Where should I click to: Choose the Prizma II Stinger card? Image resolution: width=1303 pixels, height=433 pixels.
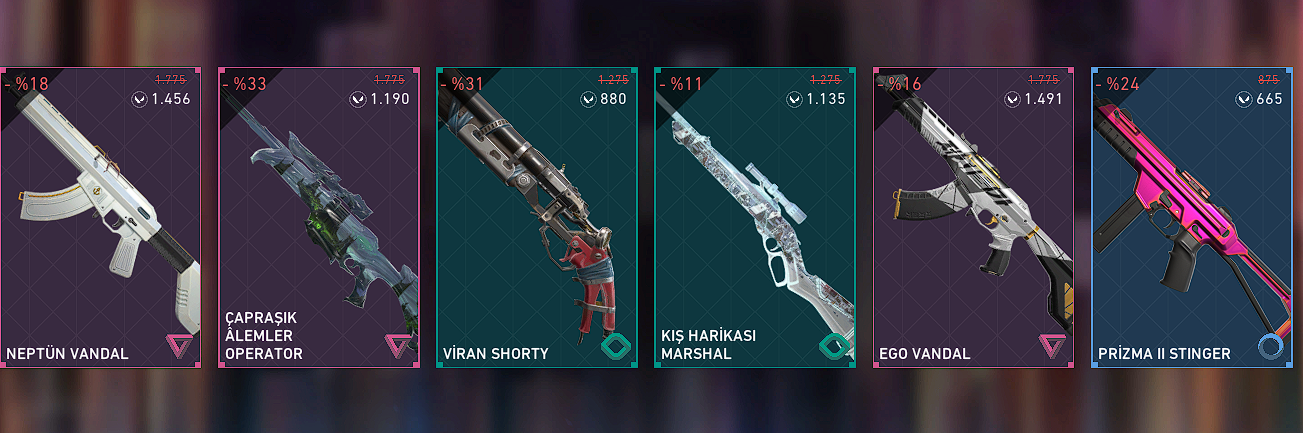1191,218
